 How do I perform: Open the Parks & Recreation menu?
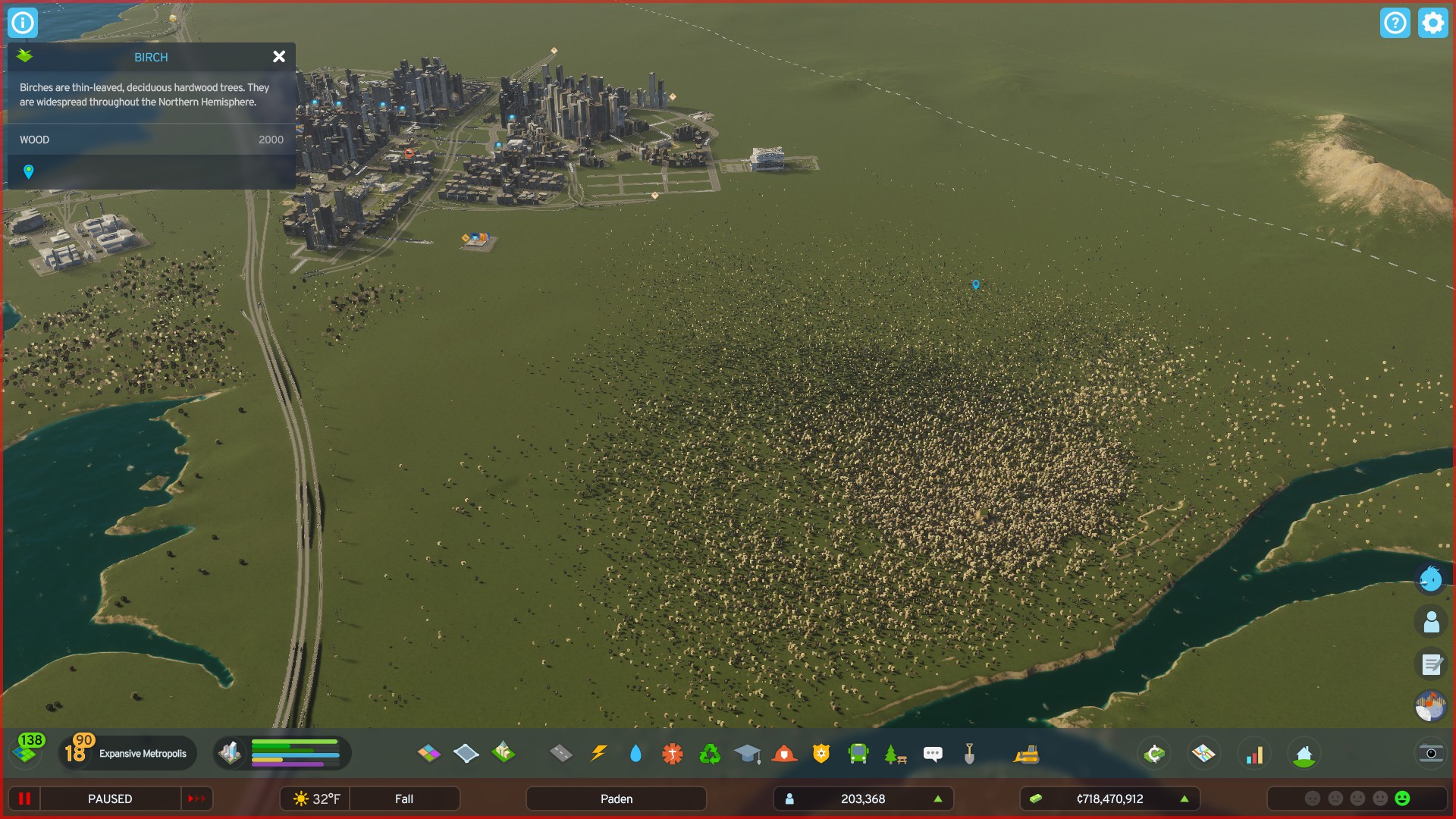pyautogui.click(x=895, y=753)
